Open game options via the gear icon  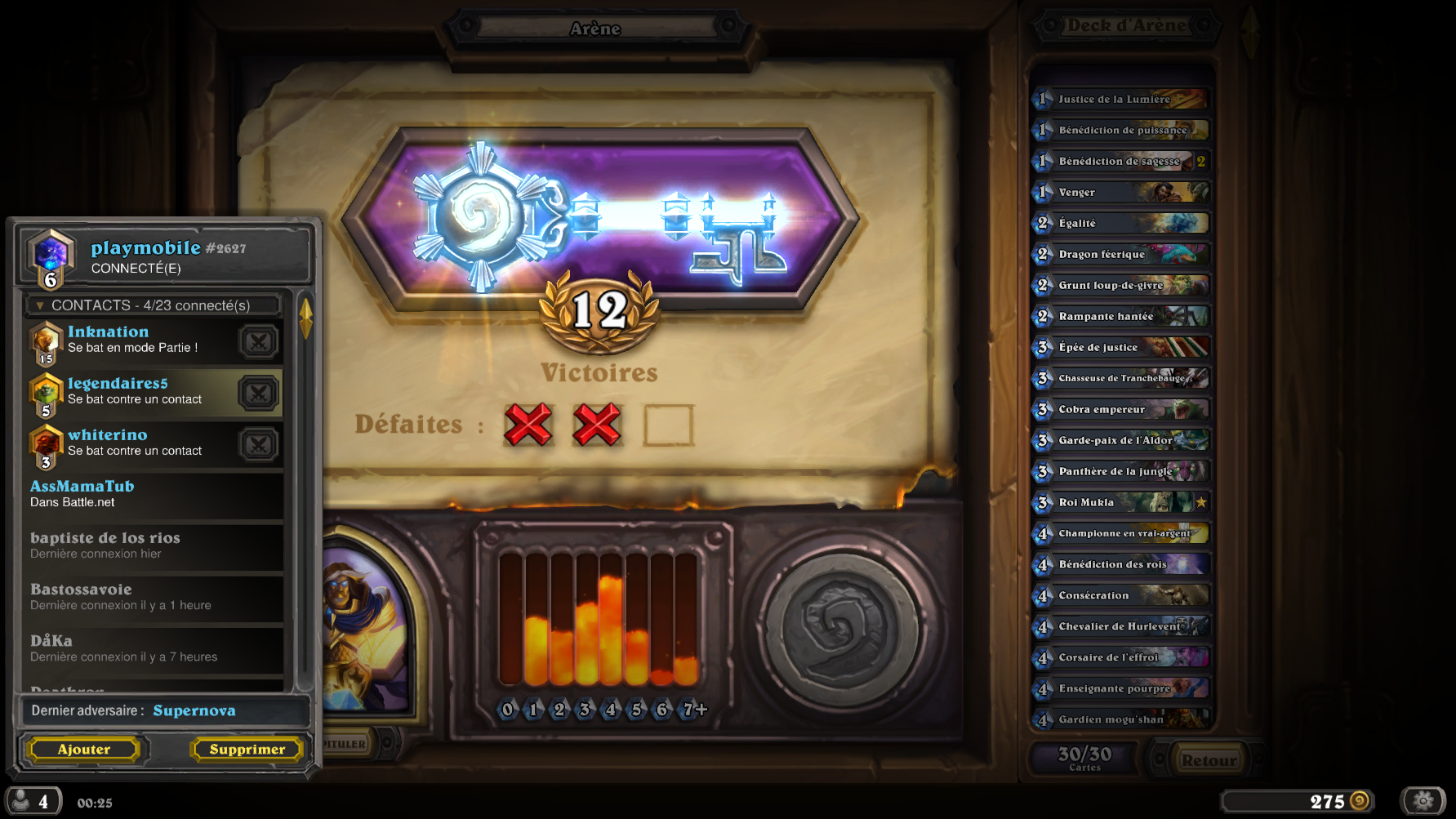click(1423, 800)
